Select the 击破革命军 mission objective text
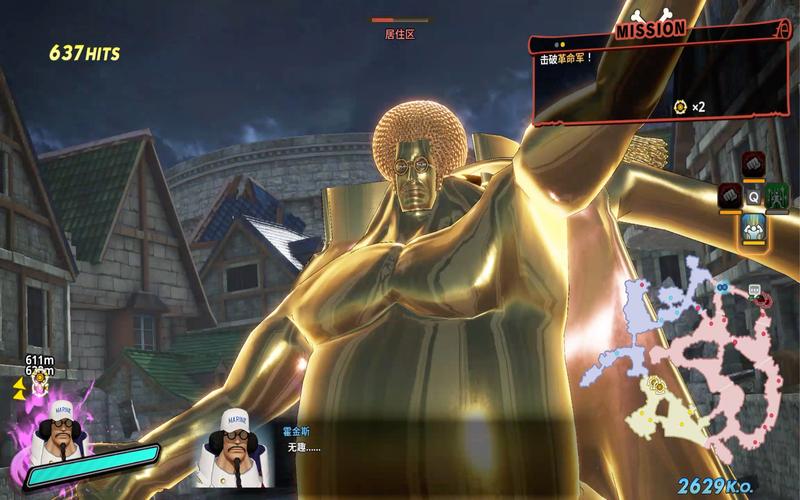 pos(567,59)
